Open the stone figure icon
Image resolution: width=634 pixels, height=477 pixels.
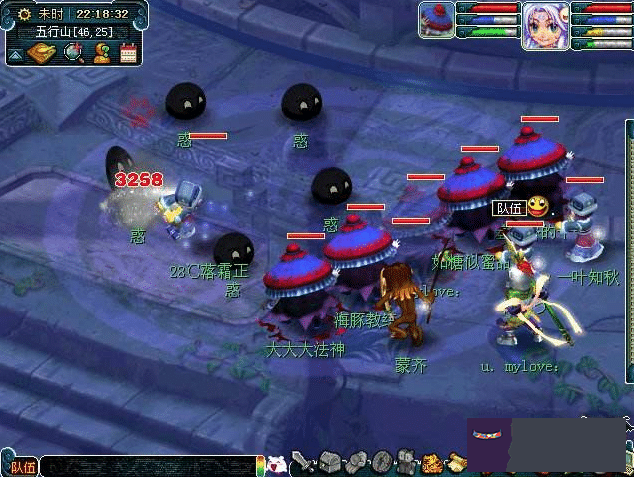point(406,463)
